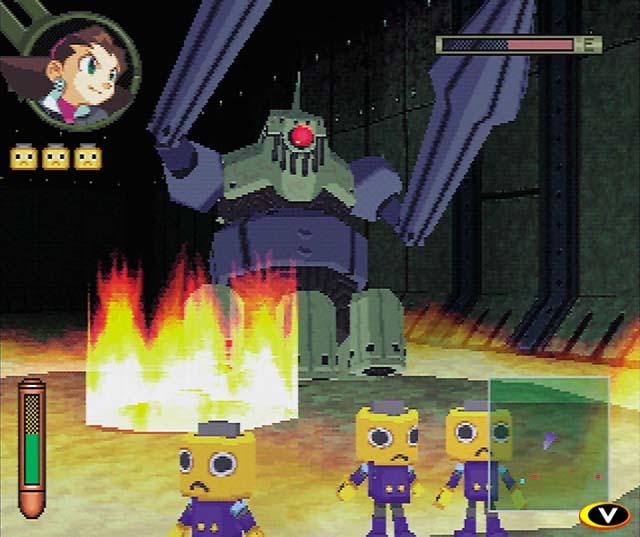Click the yellow V watermark logo

click(604, 515)
